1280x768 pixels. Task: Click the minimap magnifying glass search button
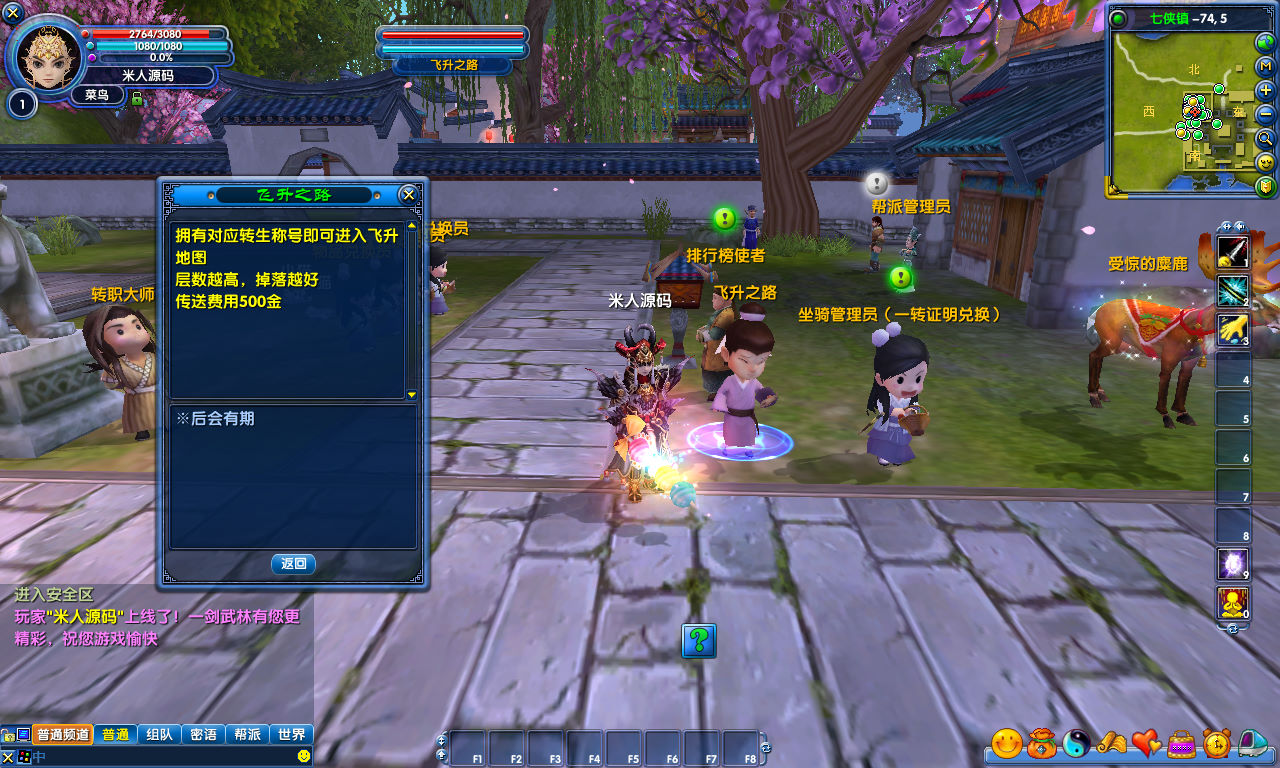coord(1266,138)
